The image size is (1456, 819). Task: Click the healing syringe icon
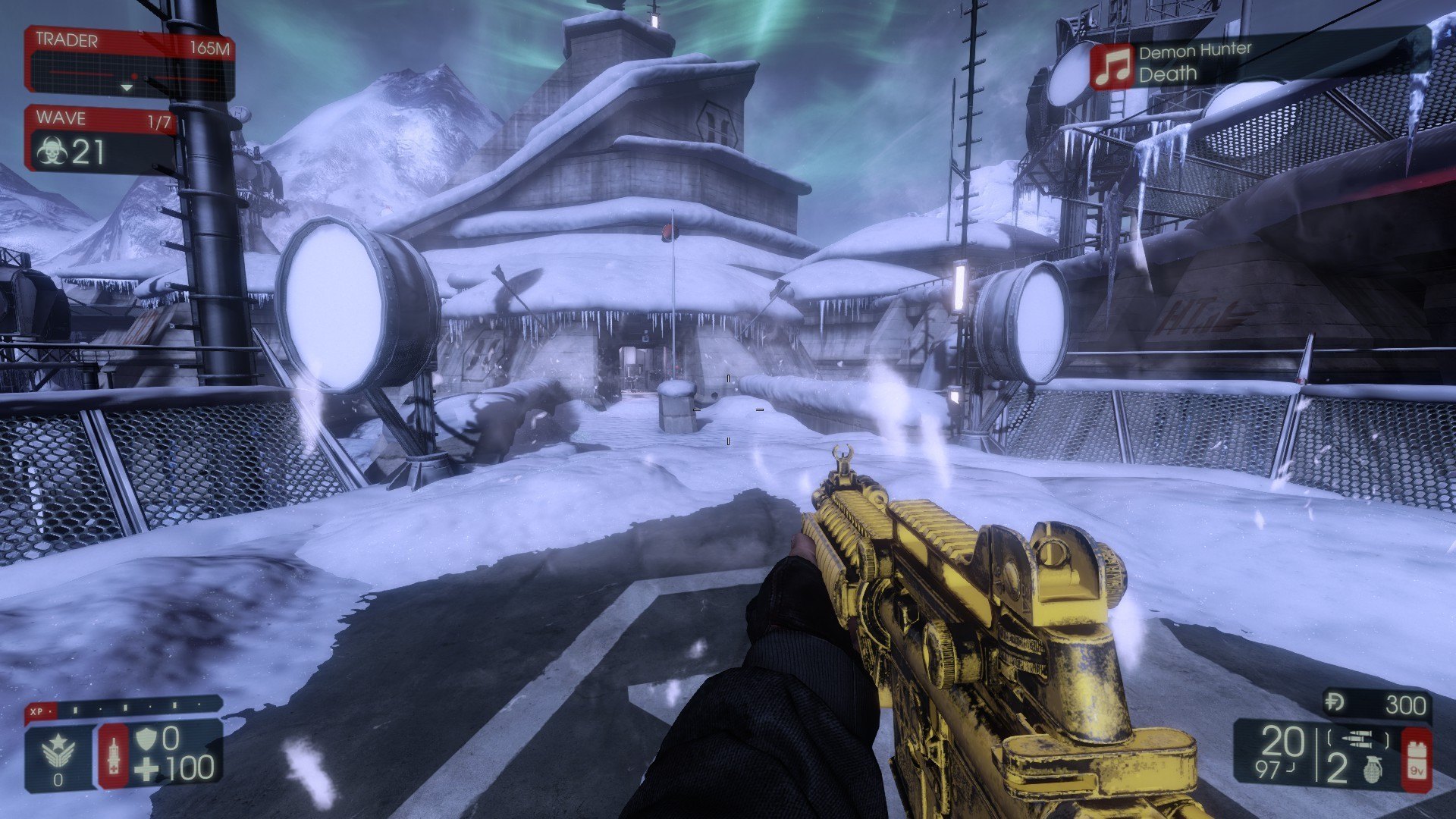click(114, 755)
